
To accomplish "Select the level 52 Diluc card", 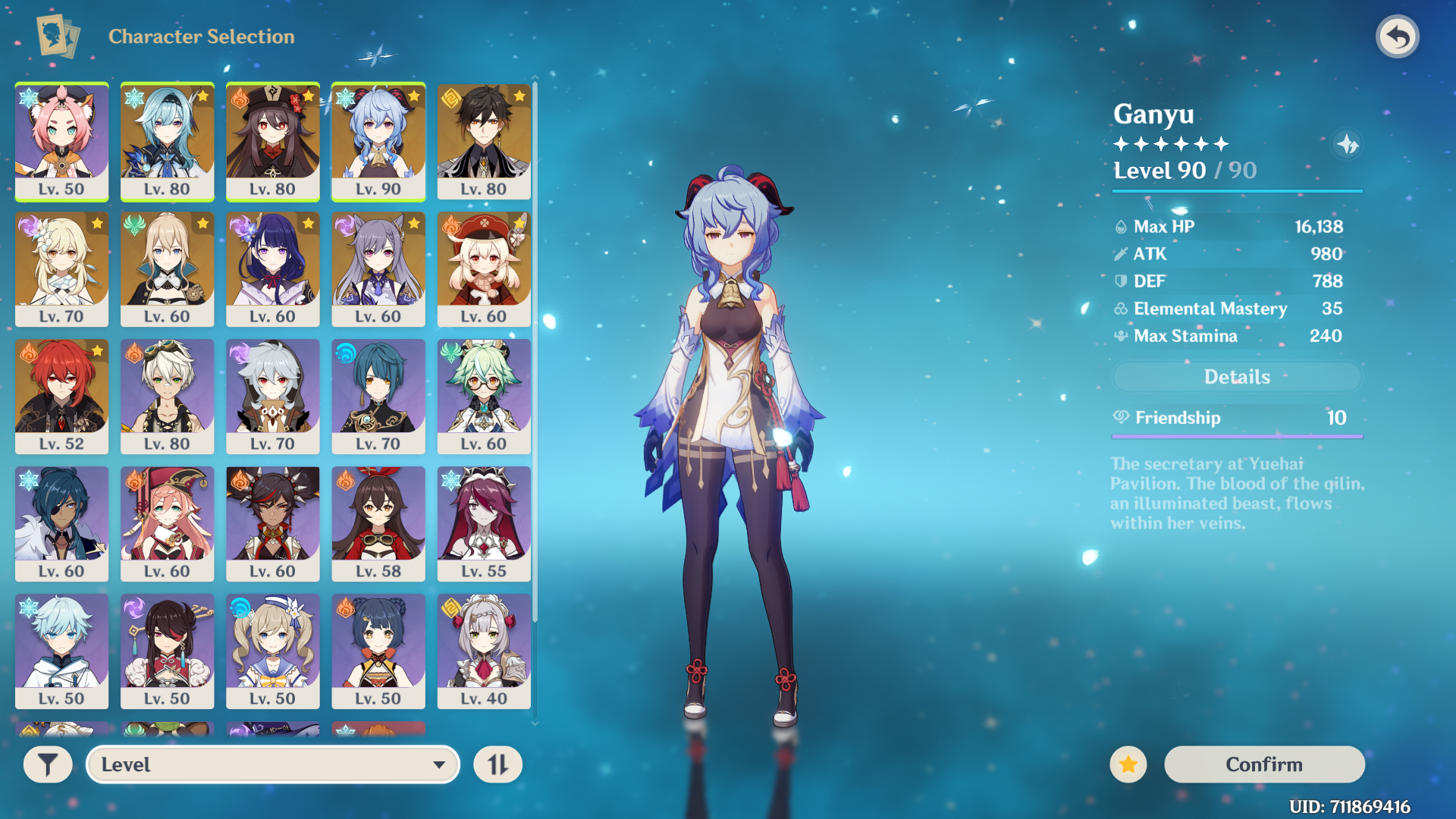I will (x=61, y=395).
